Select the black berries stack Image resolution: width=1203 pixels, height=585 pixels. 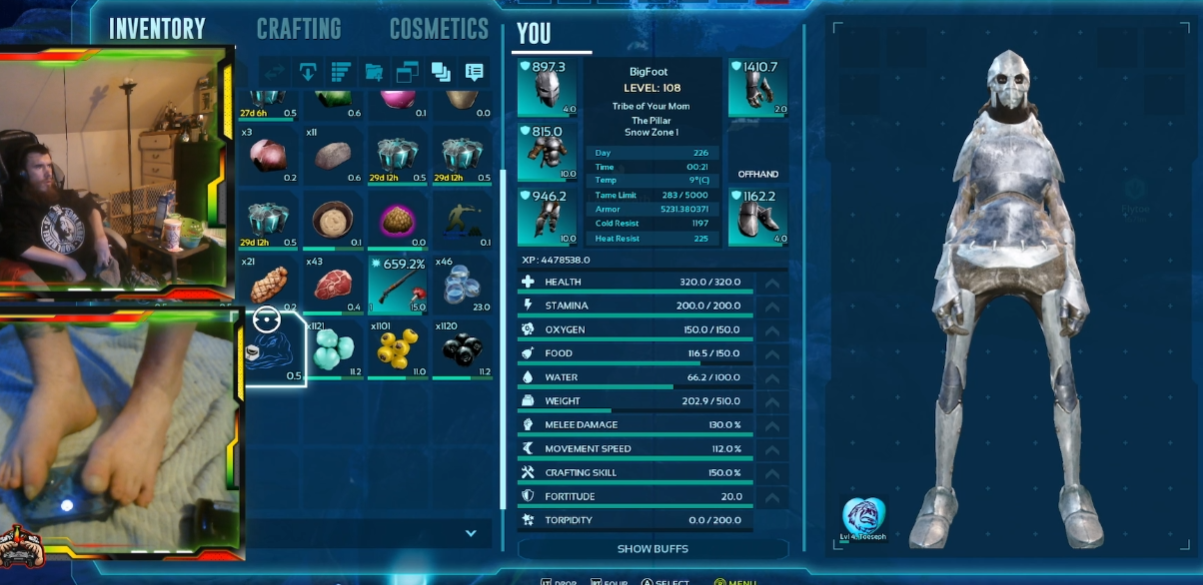(x=462, y=348)
